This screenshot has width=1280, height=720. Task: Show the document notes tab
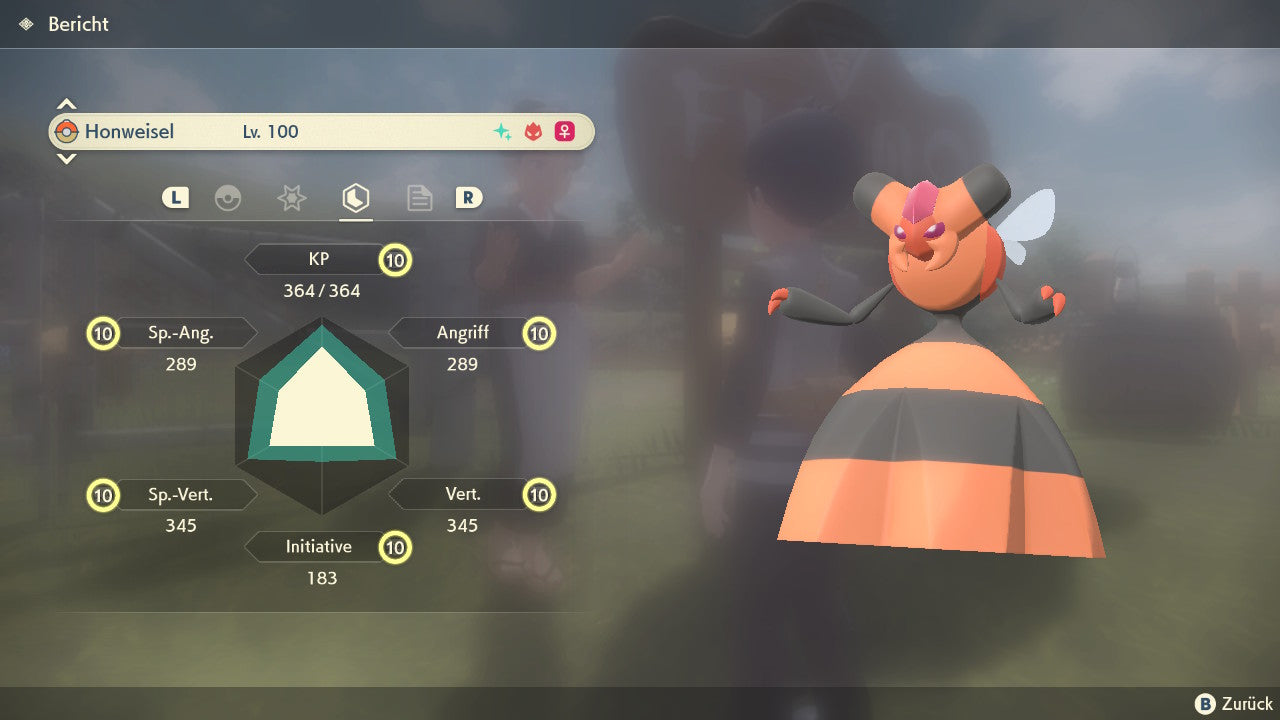419,198
